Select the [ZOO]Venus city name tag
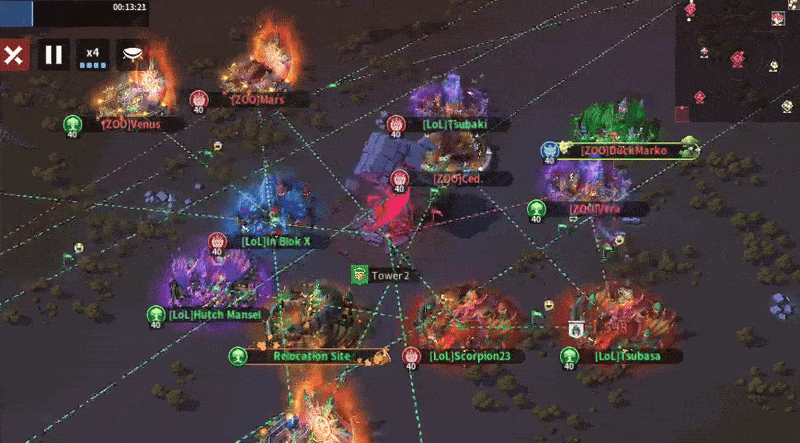The height and width of the screenshot is (443, 800). click(132, 125)
